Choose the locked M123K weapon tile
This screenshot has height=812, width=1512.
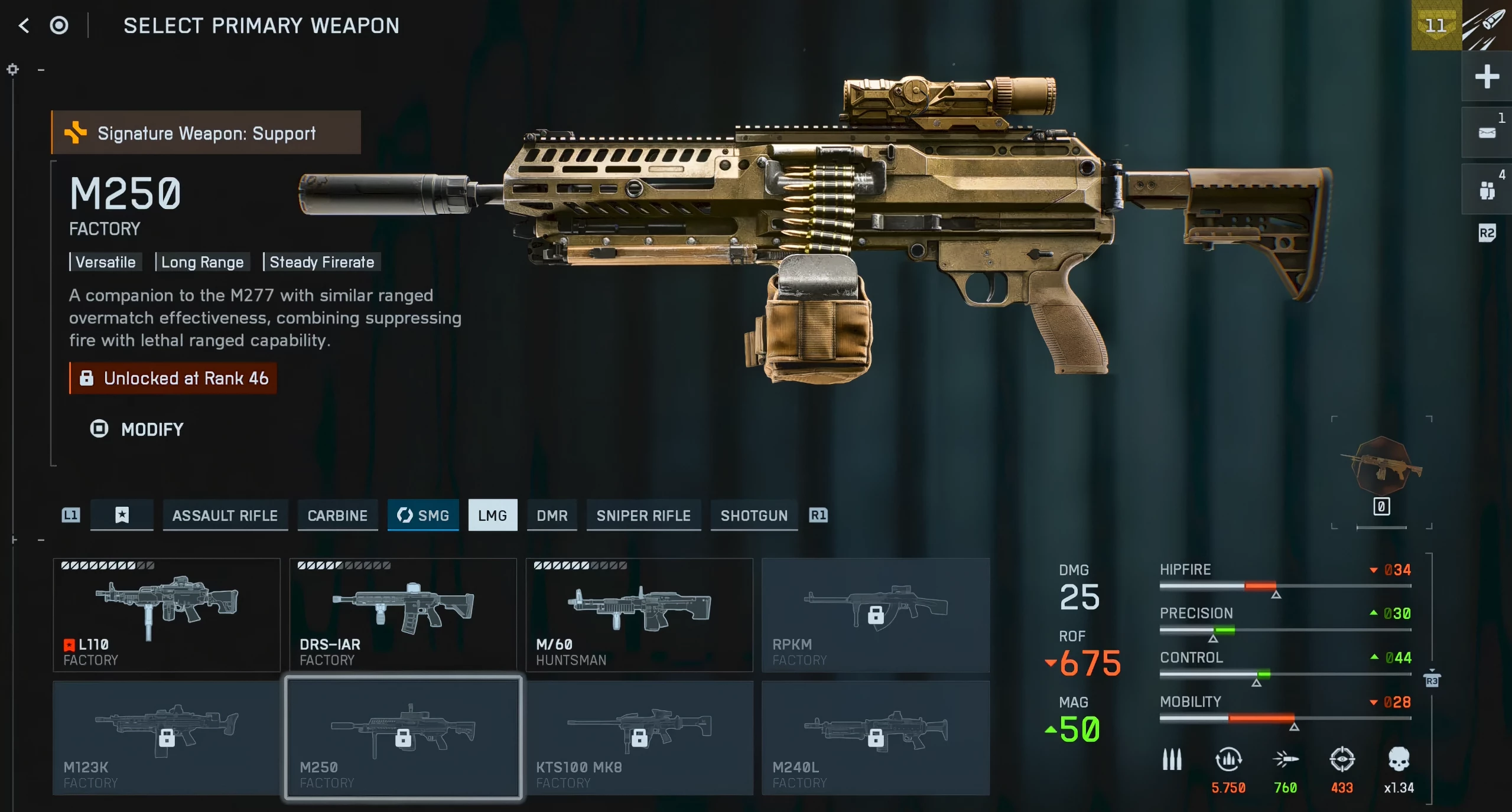(167, 738)
